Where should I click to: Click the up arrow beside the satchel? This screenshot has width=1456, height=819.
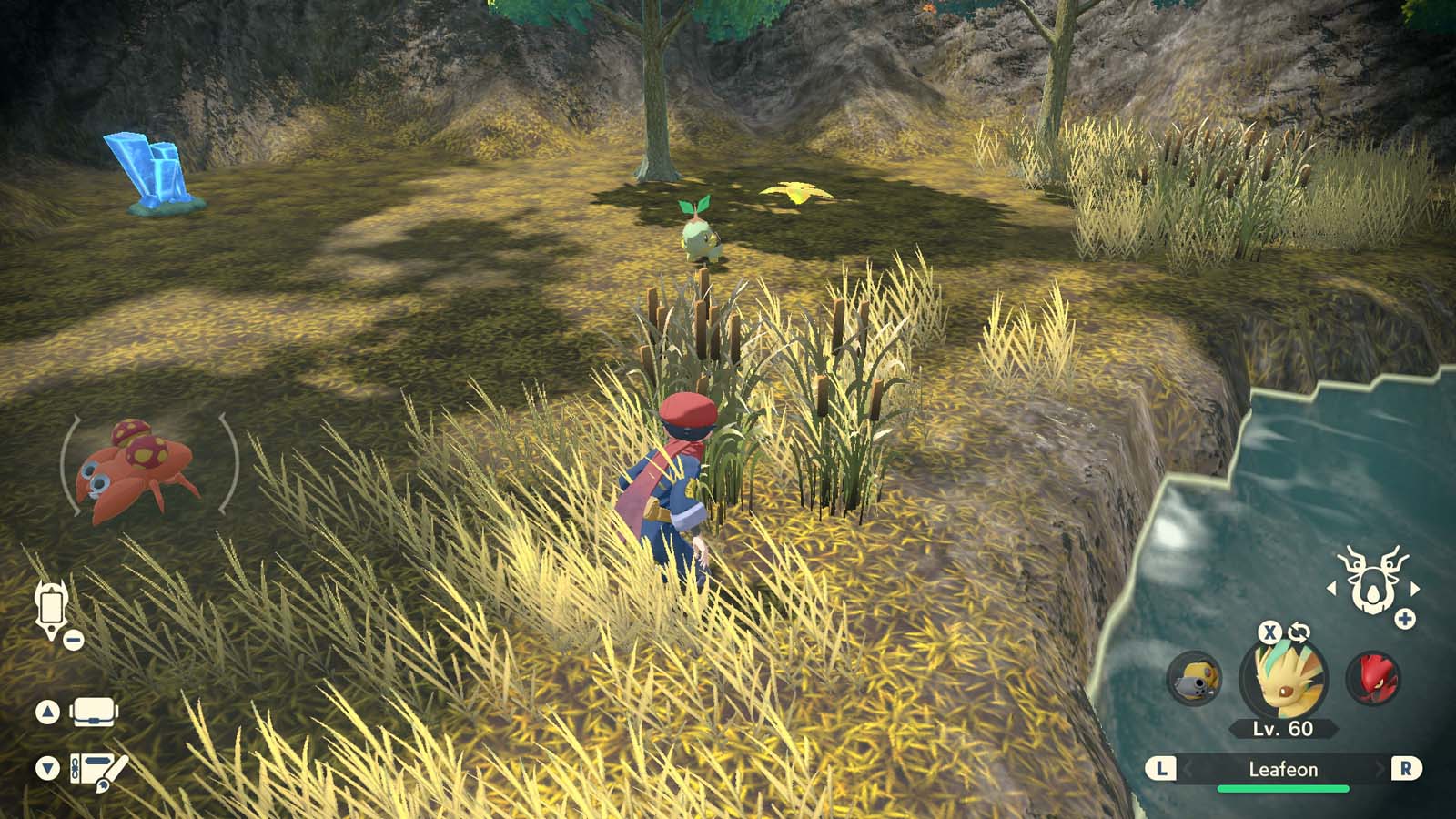47,711
